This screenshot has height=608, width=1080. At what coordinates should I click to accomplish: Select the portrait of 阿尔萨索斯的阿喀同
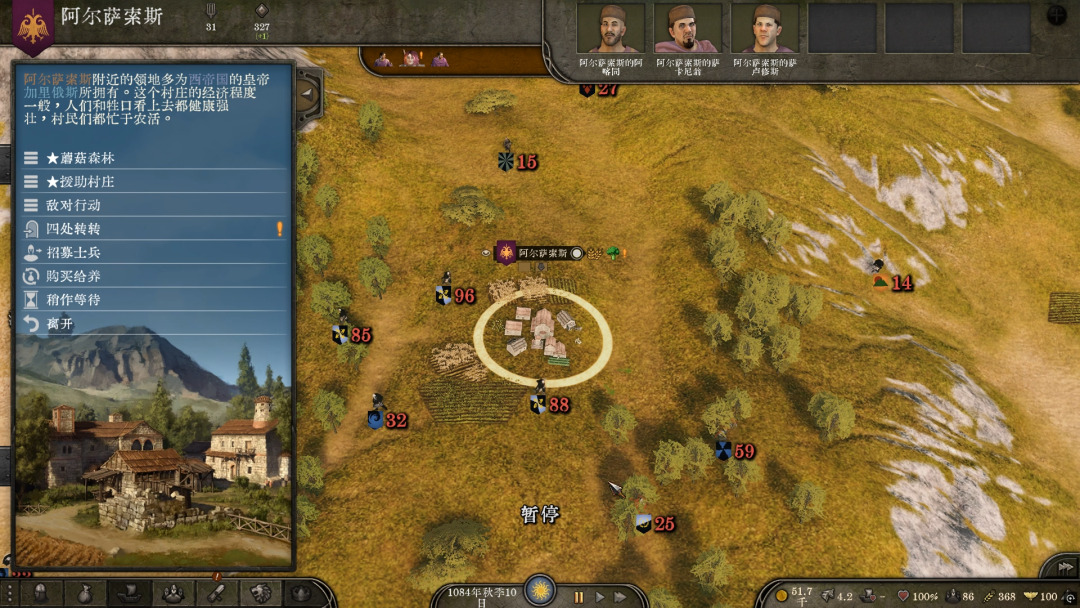610,28
